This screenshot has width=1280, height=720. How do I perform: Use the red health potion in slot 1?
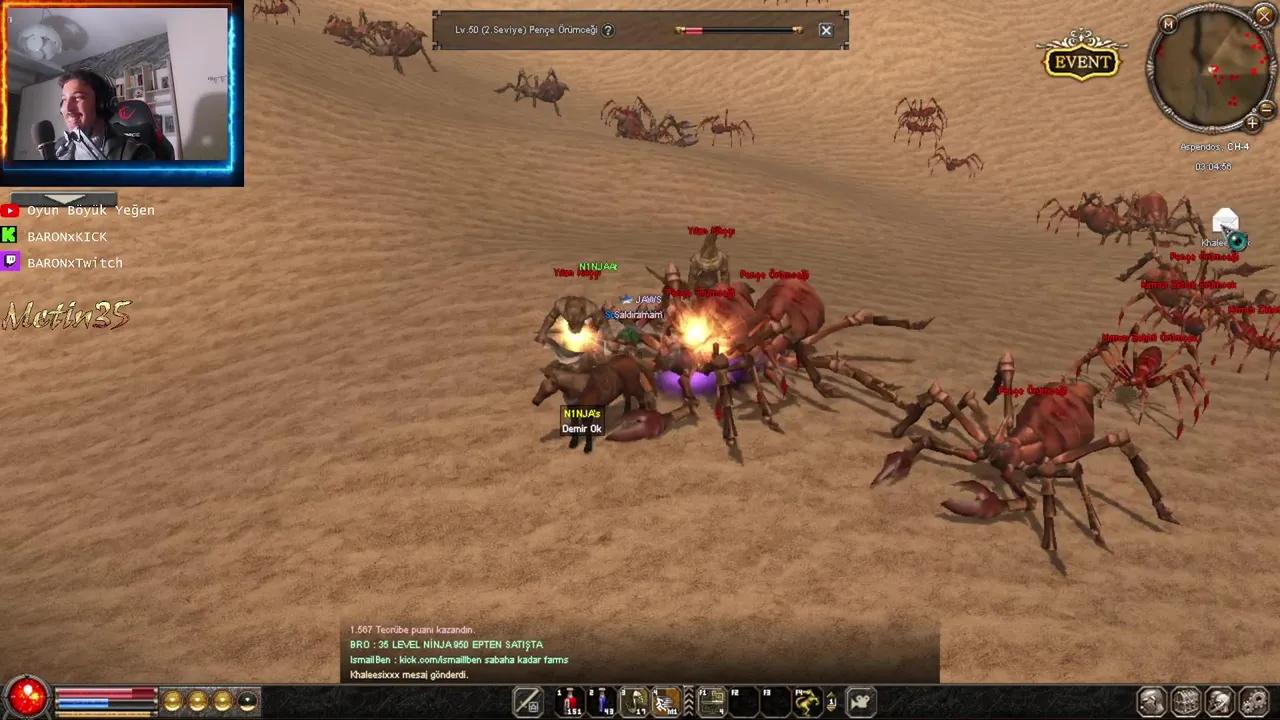coord(572,702)
